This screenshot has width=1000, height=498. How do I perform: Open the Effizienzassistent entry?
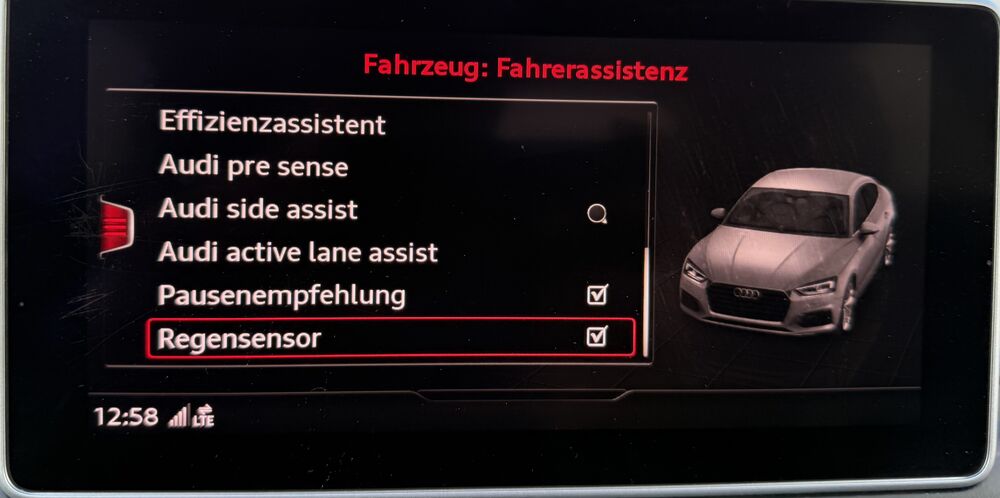tap(272, 124)
